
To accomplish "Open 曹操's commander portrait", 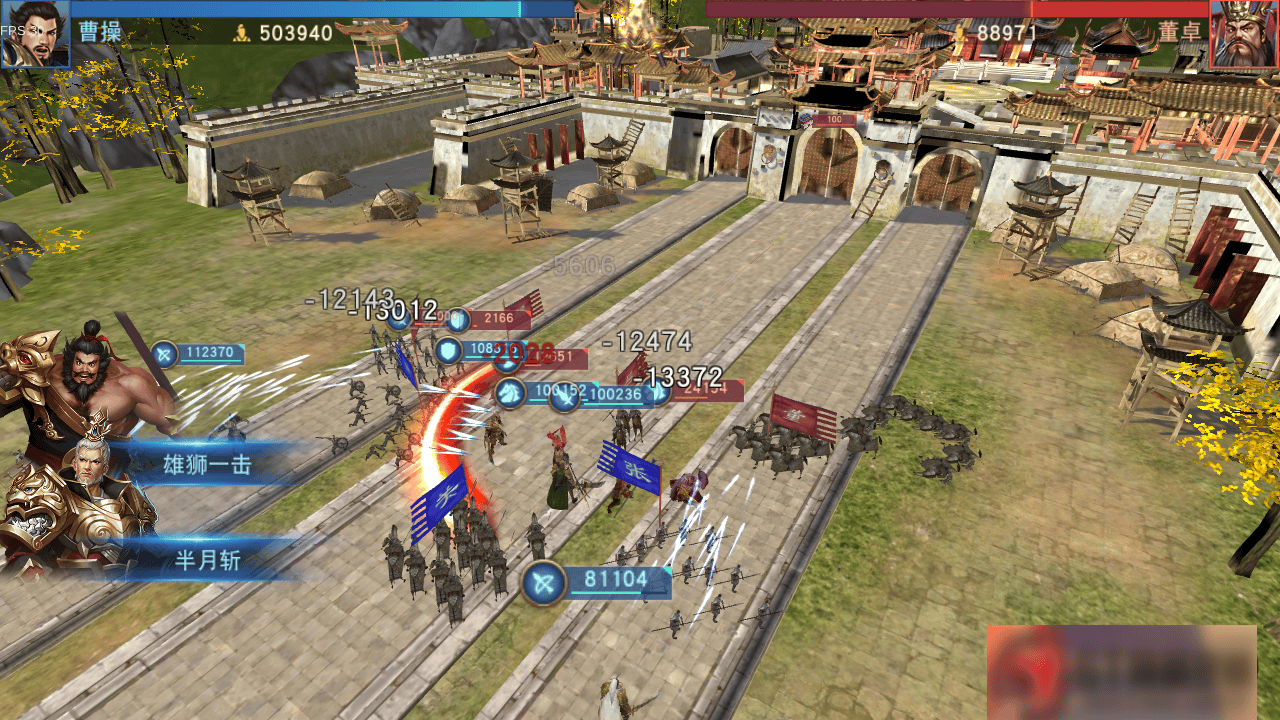I will pos(35,33).
